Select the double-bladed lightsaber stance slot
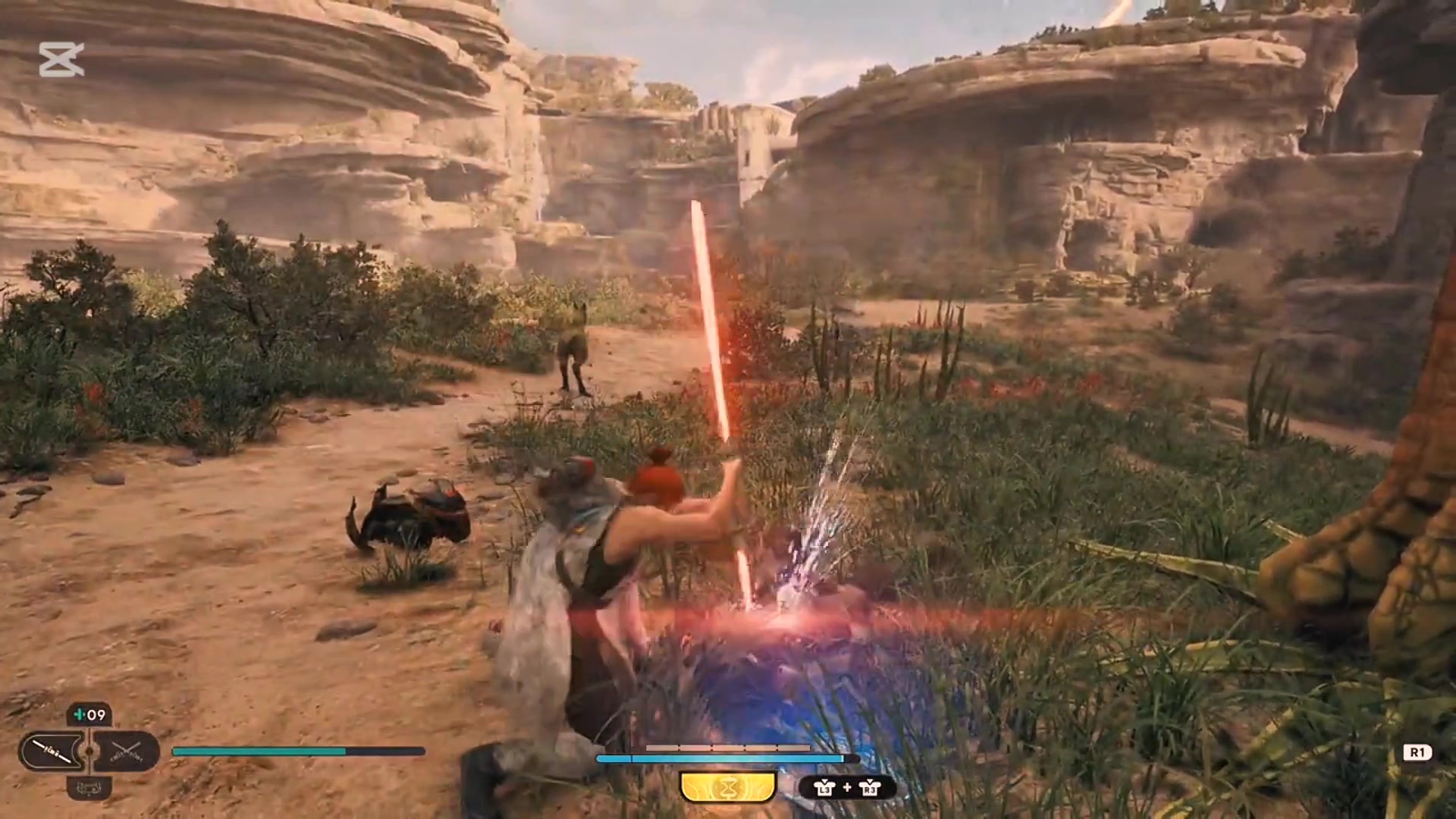Image resolution: width=1456 pixels, height=819 pixels. click(53, 752)
